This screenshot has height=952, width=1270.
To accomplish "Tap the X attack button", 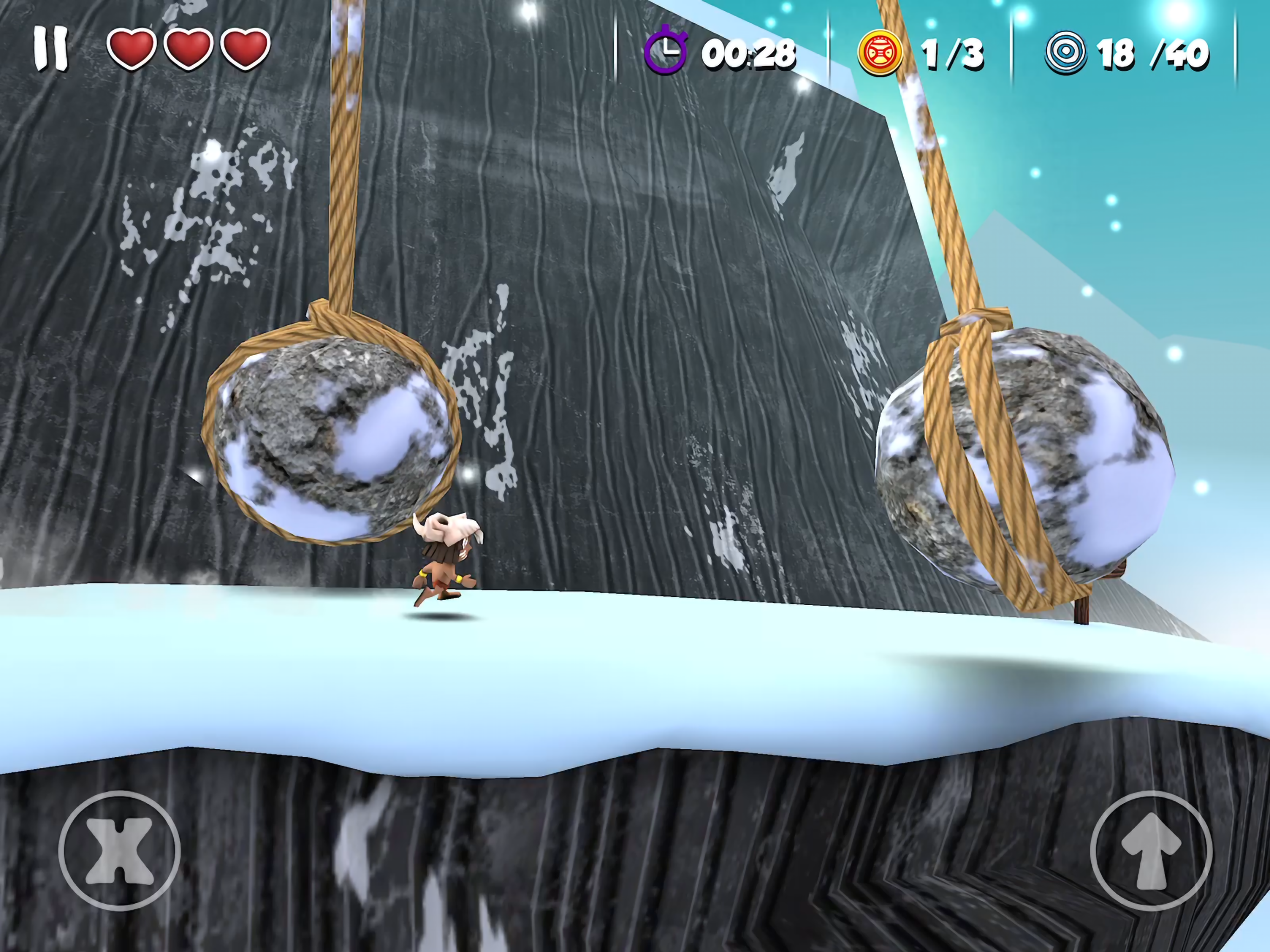I will tap(119, 850).
